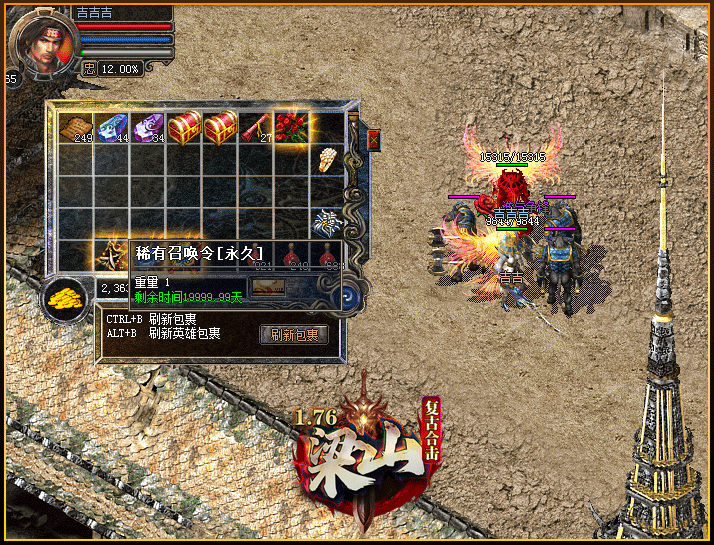Select the red rolled scroll stack of 27
Image resolution: width=714 pixels, height=545 pixels.
(x=255, y=127)
